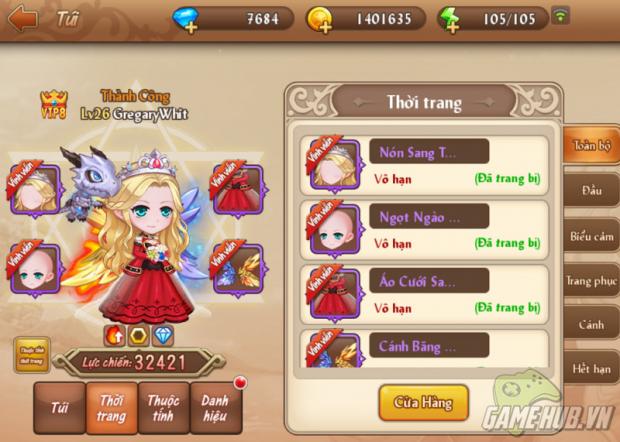Click the VIP8 crown badge
Image resolution: width=620 pixels, height=442 pixels.
point(53,102)
